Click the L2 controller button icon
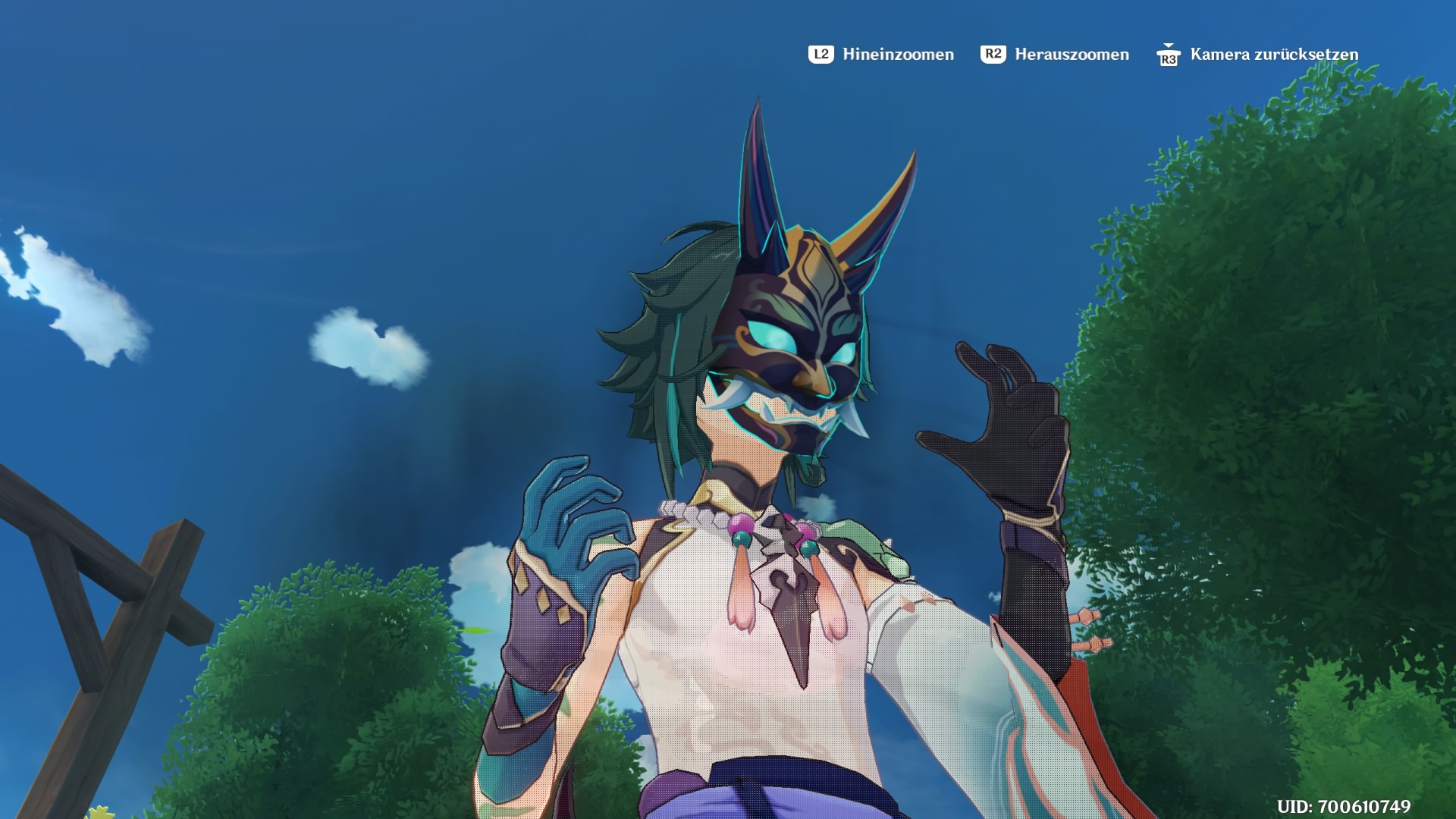The image size is (1456, 819). point(822,54)
